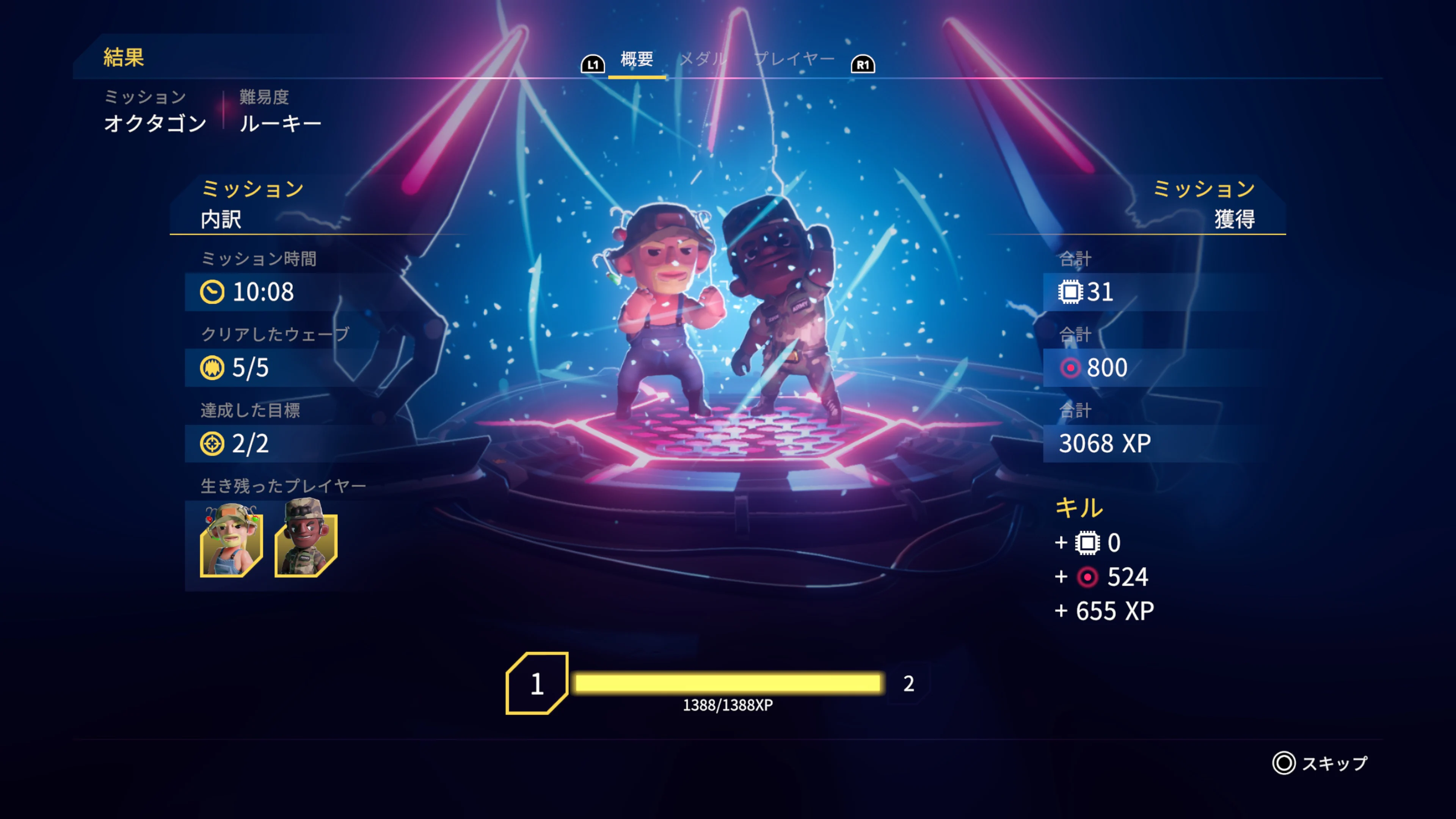Click the wave icon next to 5/5
The image size is (1456, 819).
tap(213, 368)
